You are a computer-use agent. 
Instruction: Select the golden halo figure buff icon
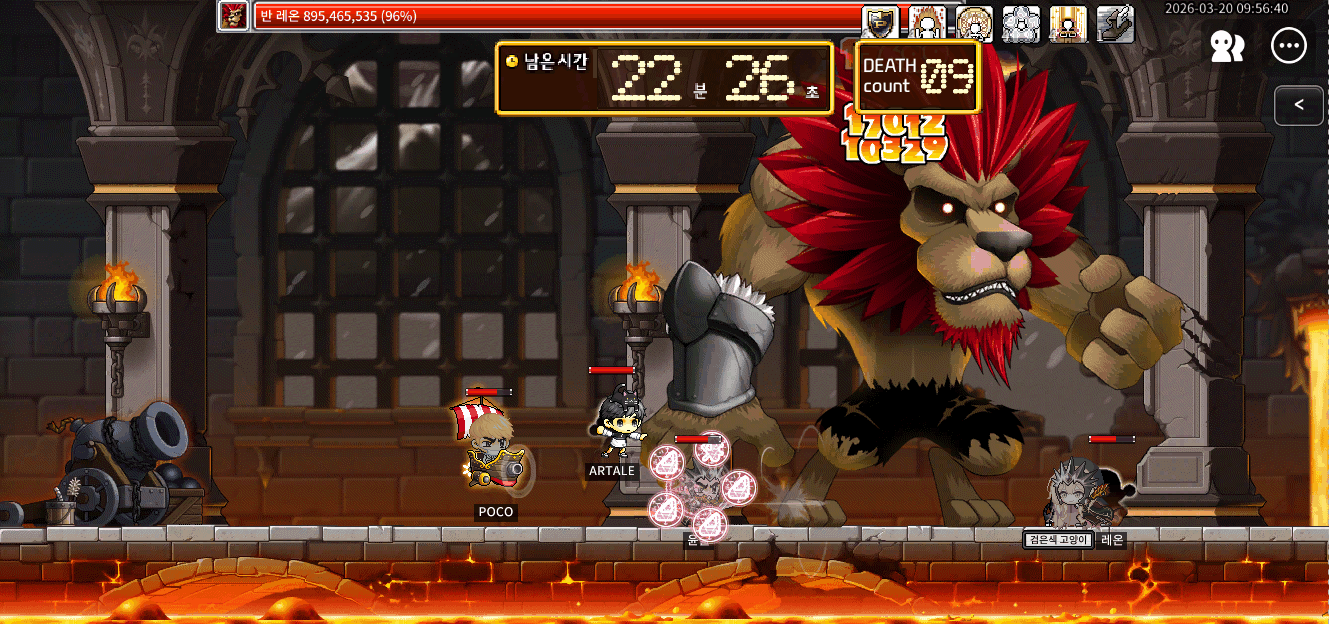pyautogui.click(x=974, y=24)
